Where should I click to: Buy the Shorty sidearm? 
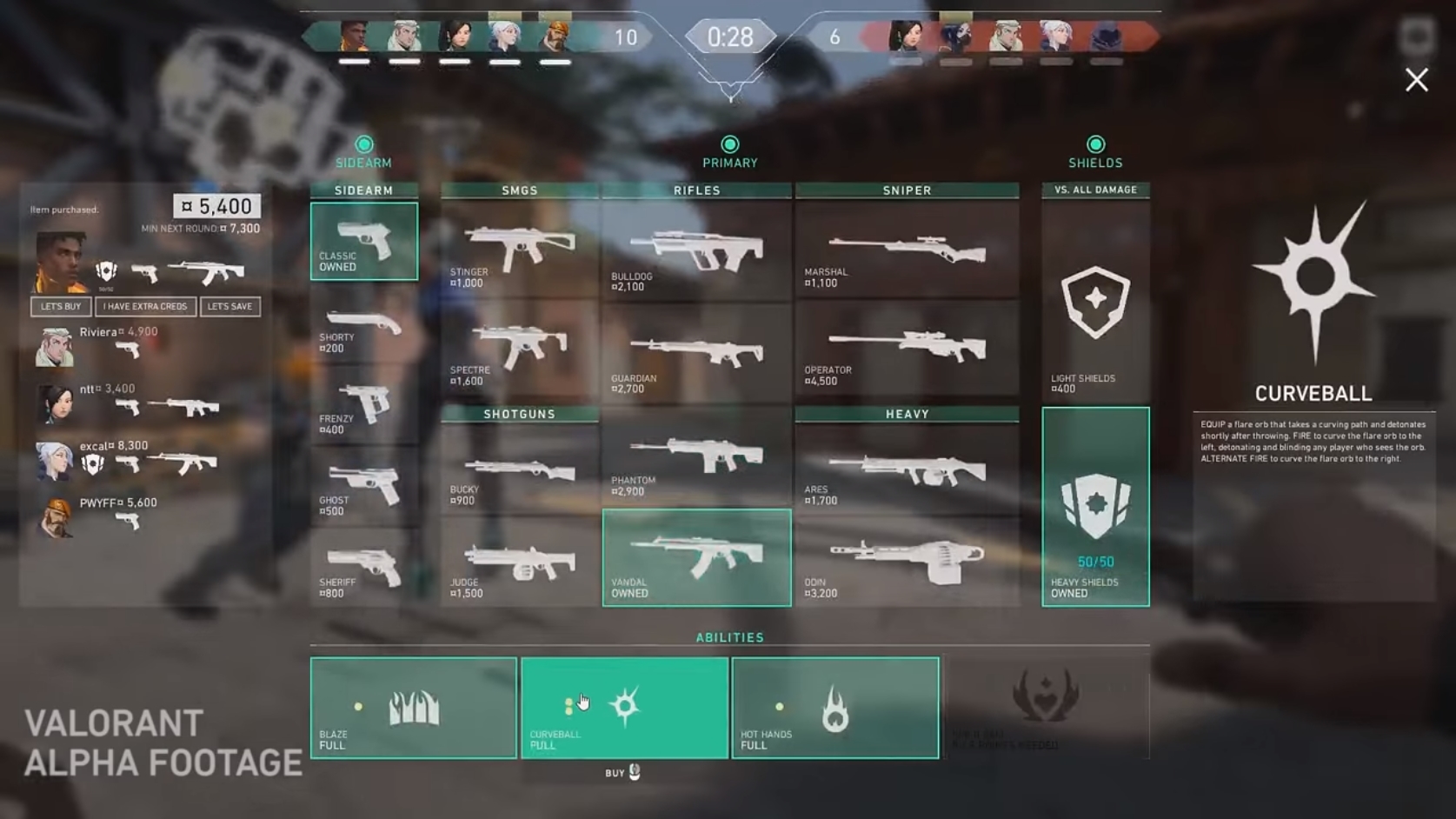tap(363, 329)
